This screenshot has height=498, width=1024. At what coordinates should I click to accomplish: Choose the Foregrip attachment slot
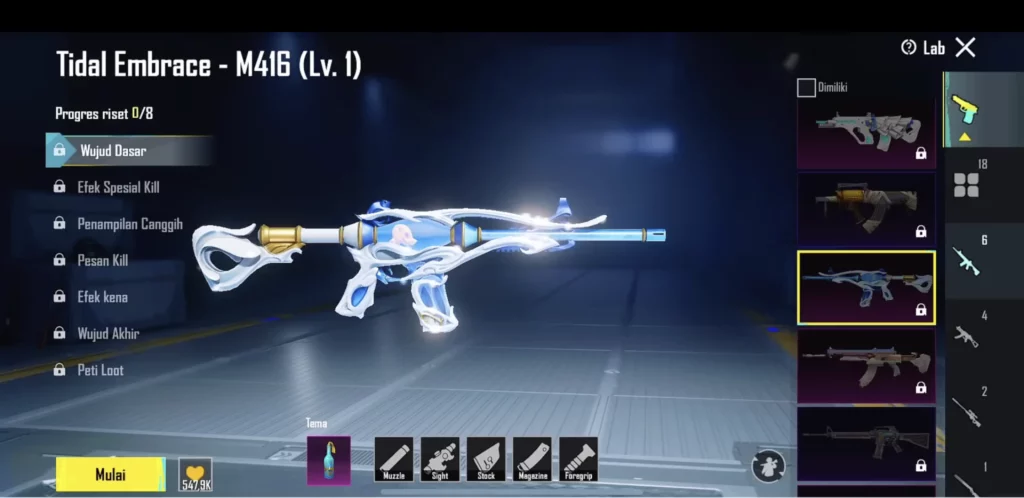point(578,459)
